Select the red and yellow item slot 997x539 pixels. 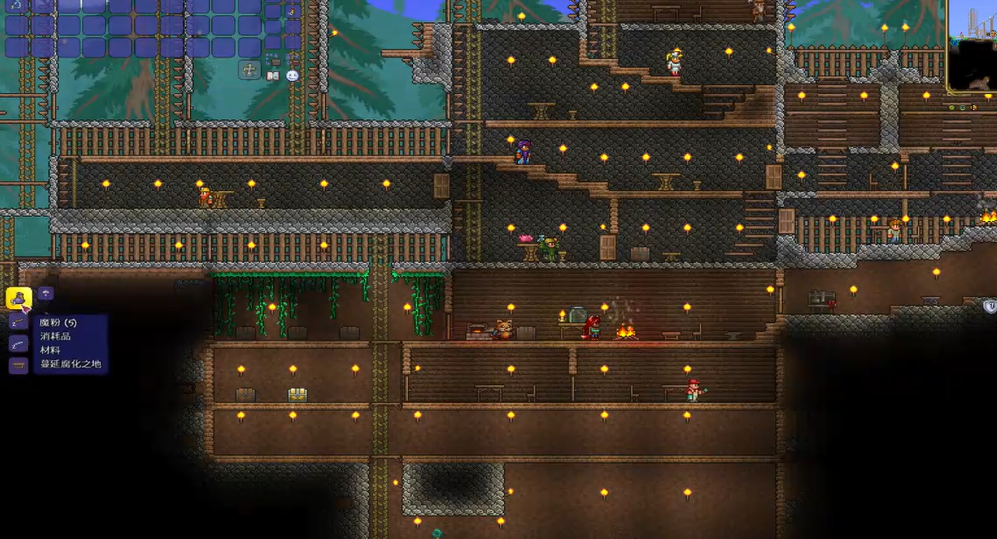point(293,11)
